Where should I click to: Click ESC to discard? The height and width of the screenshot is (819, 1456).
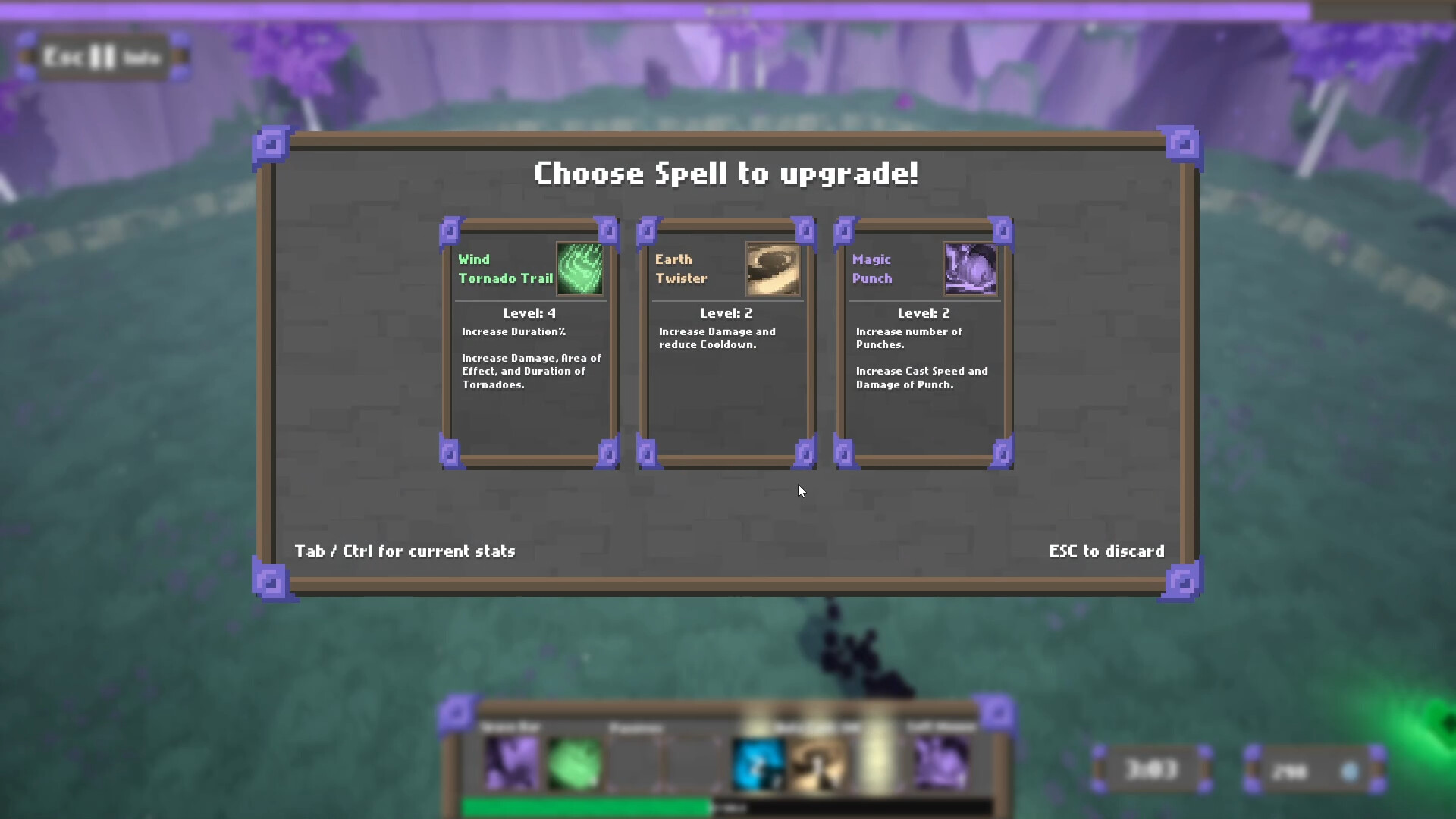(1106, 551)
